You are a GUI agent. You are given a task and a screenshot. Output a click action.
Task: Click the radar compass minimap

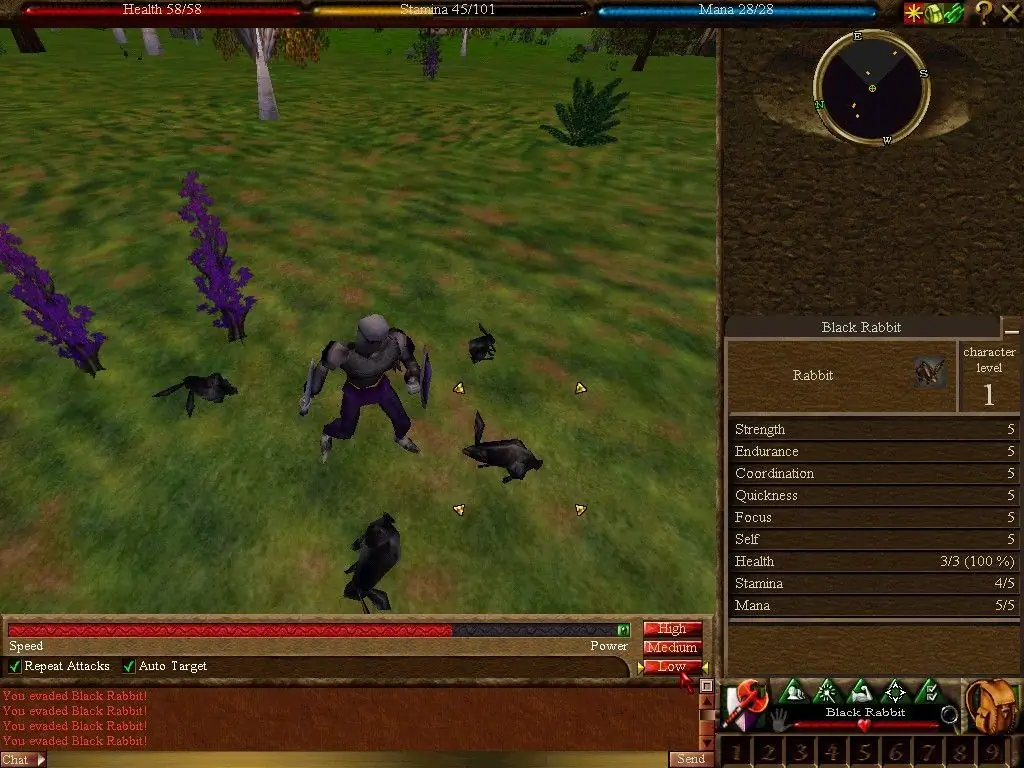tap(872, 87)
